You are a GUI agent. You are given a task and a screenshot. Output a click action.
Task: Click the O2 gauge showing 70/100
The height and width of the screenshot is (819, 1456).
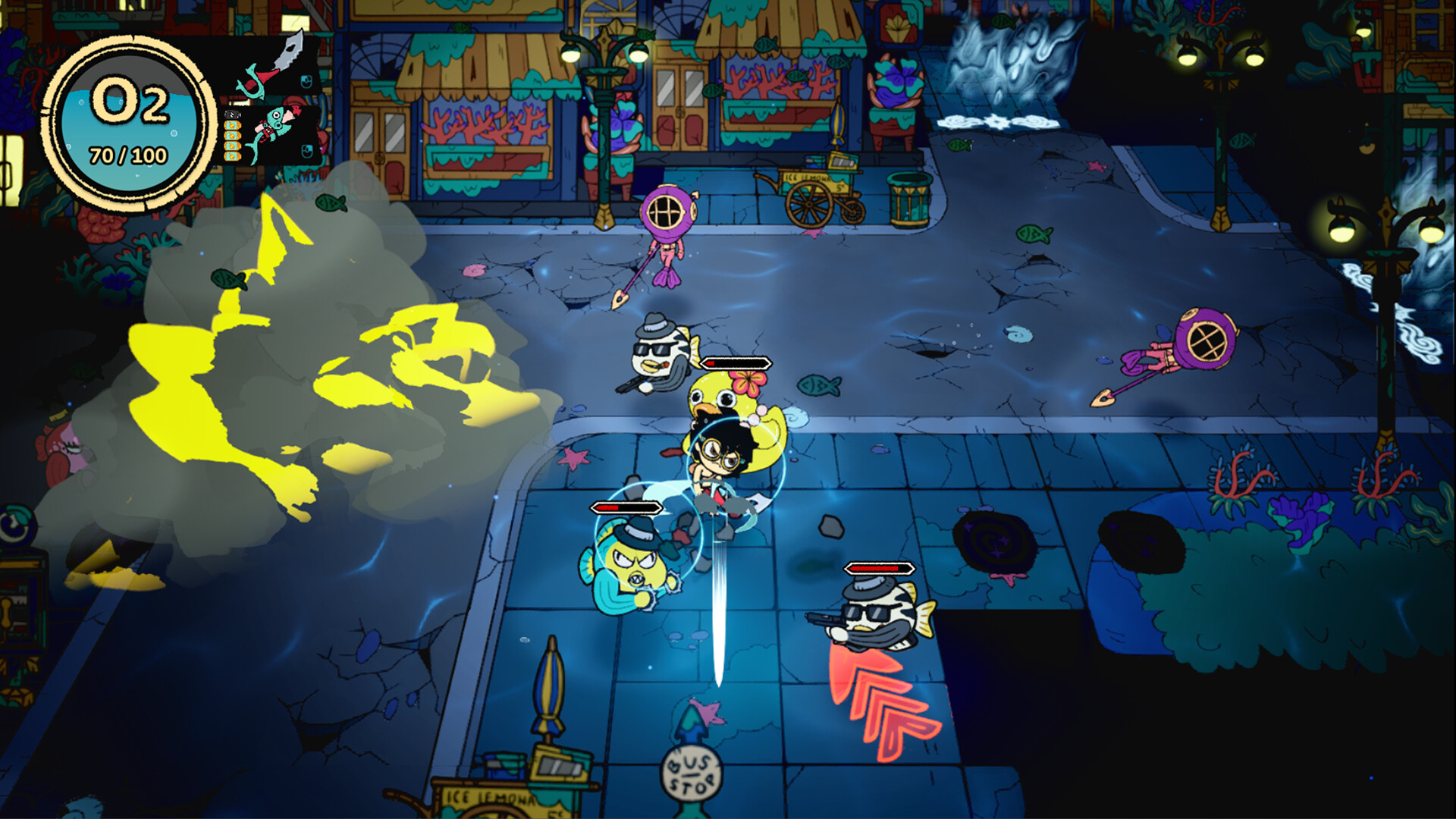click(x=127, y=118)
